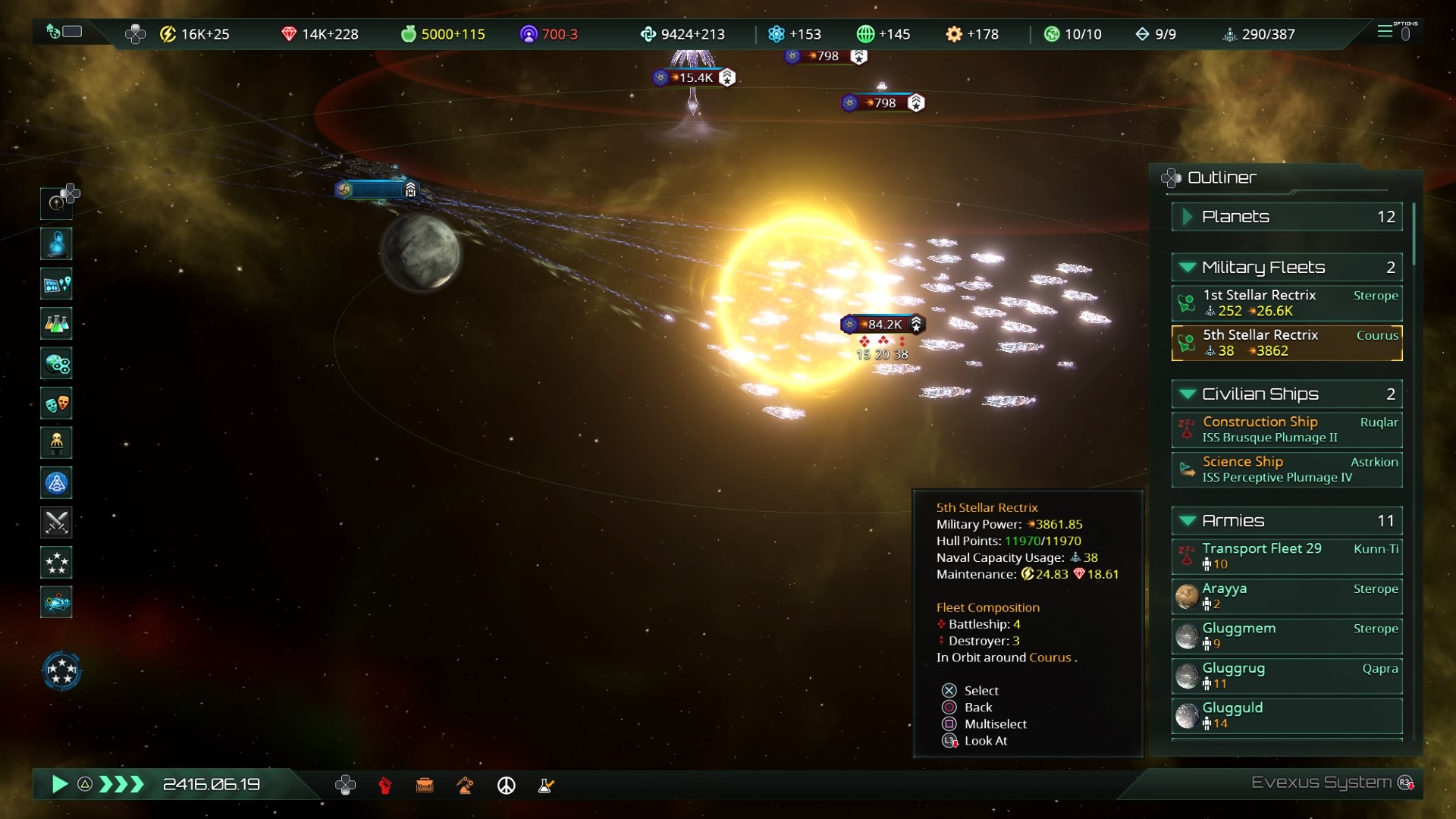Select the Gluggmem army row
Image resolution: width=1456 pixels, height=819 pixels.
1286,635
